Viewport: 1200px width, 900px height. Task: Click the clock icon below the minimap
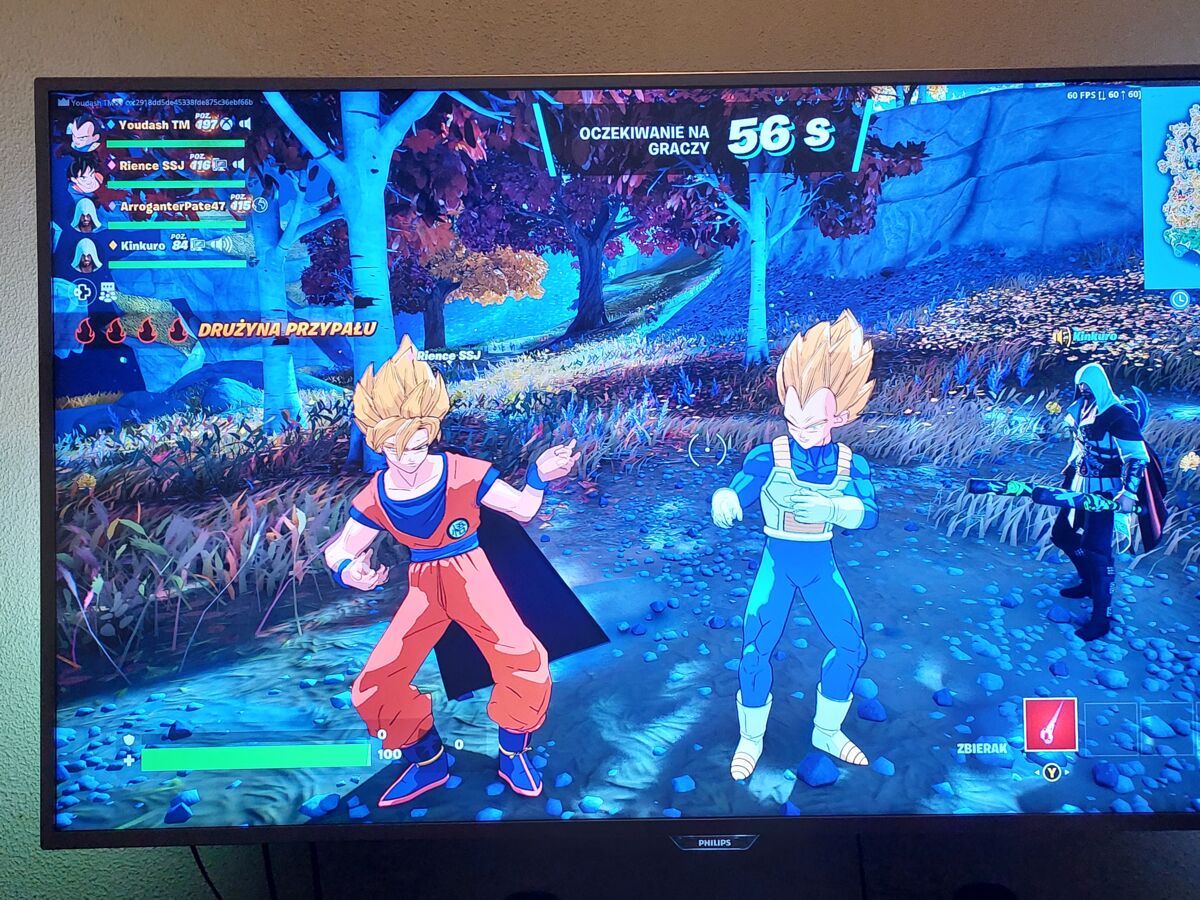(x=1179, y=299)
